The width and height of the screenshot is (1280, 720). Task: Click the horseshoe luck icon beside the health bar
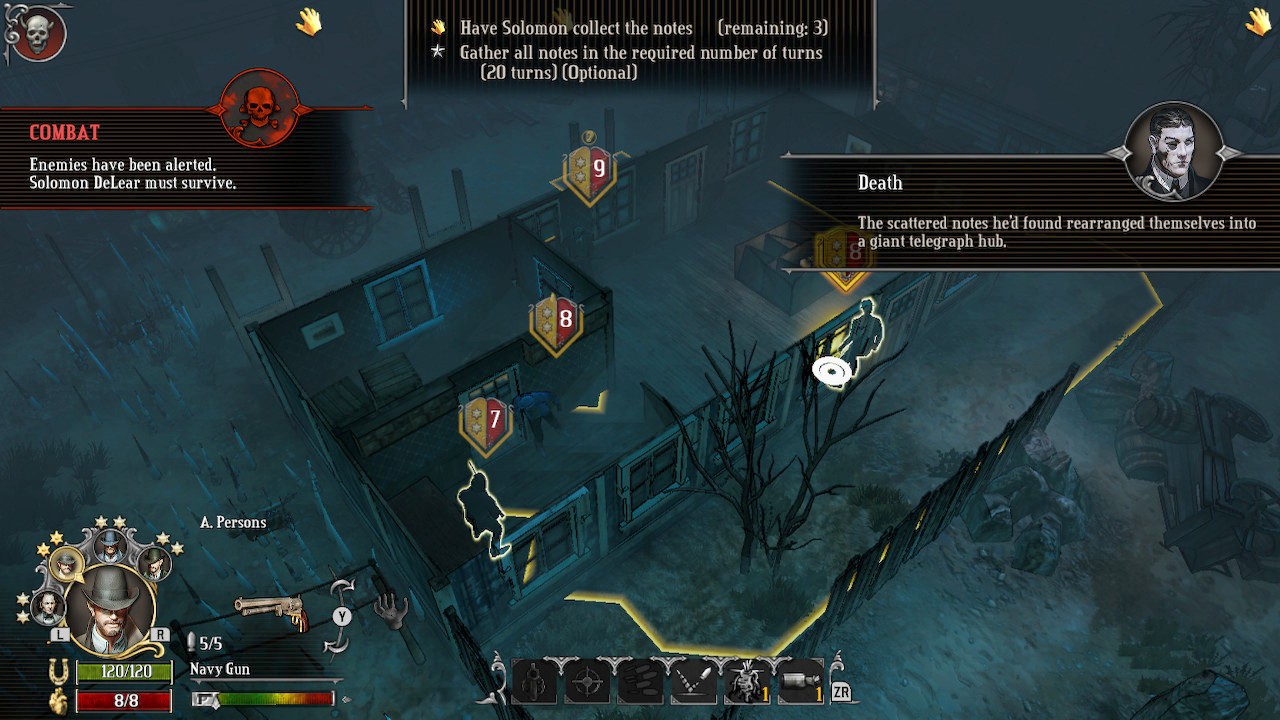click(57, 670)
